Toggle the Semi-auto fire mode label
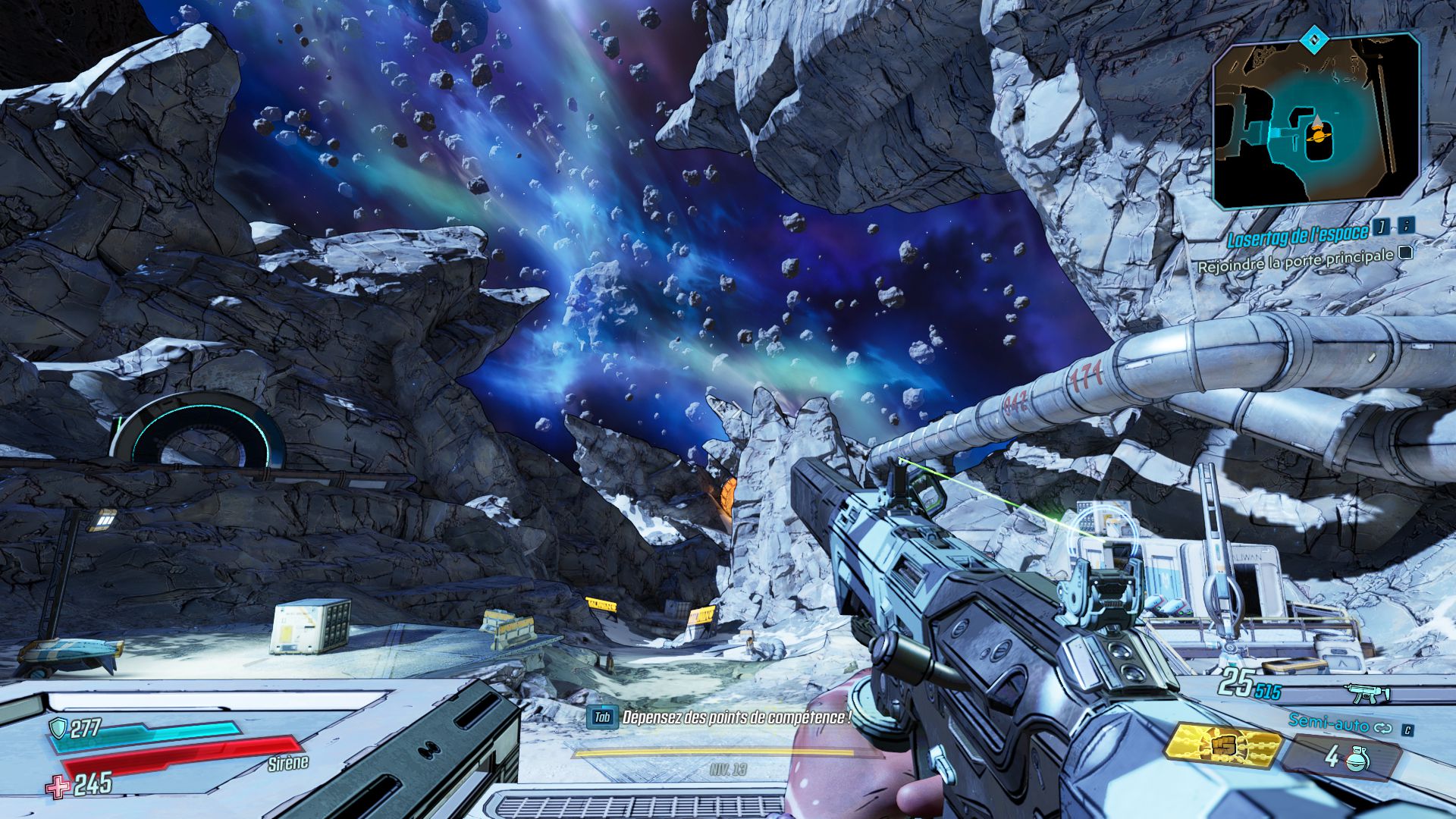The height and width of the screenshot is (819, 1456). [1329, 723]
